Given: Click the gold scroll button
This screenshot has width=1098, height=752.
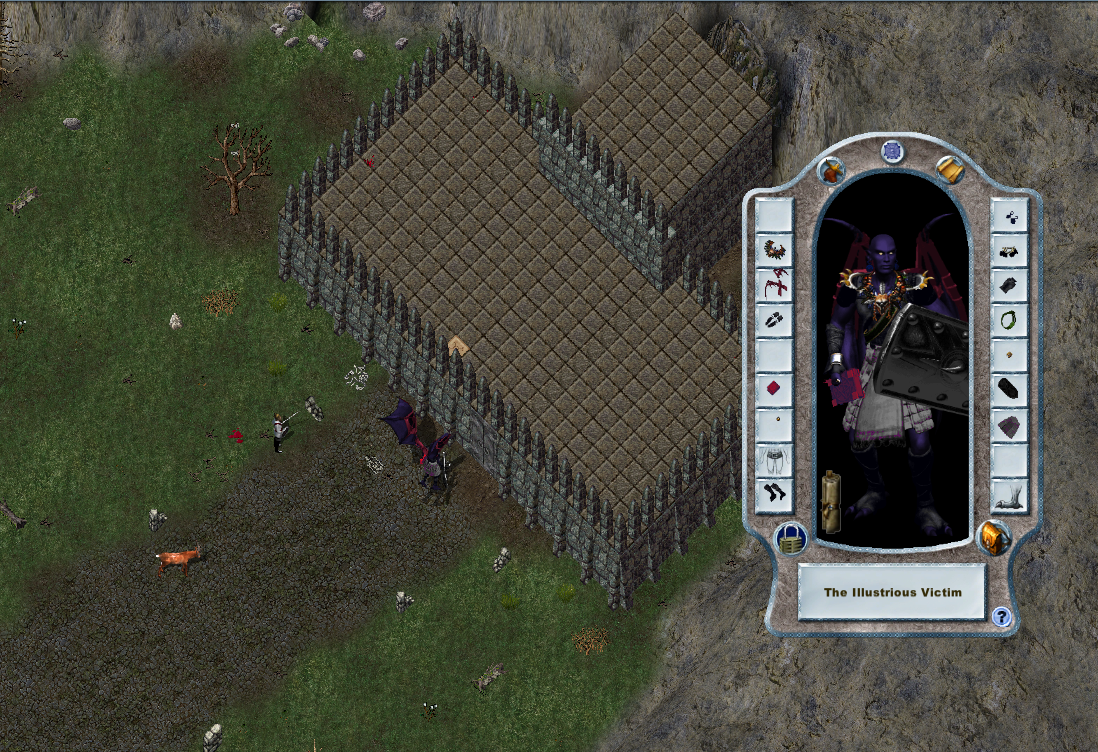Looking at the screenshot, I should [x=950, y=170].
